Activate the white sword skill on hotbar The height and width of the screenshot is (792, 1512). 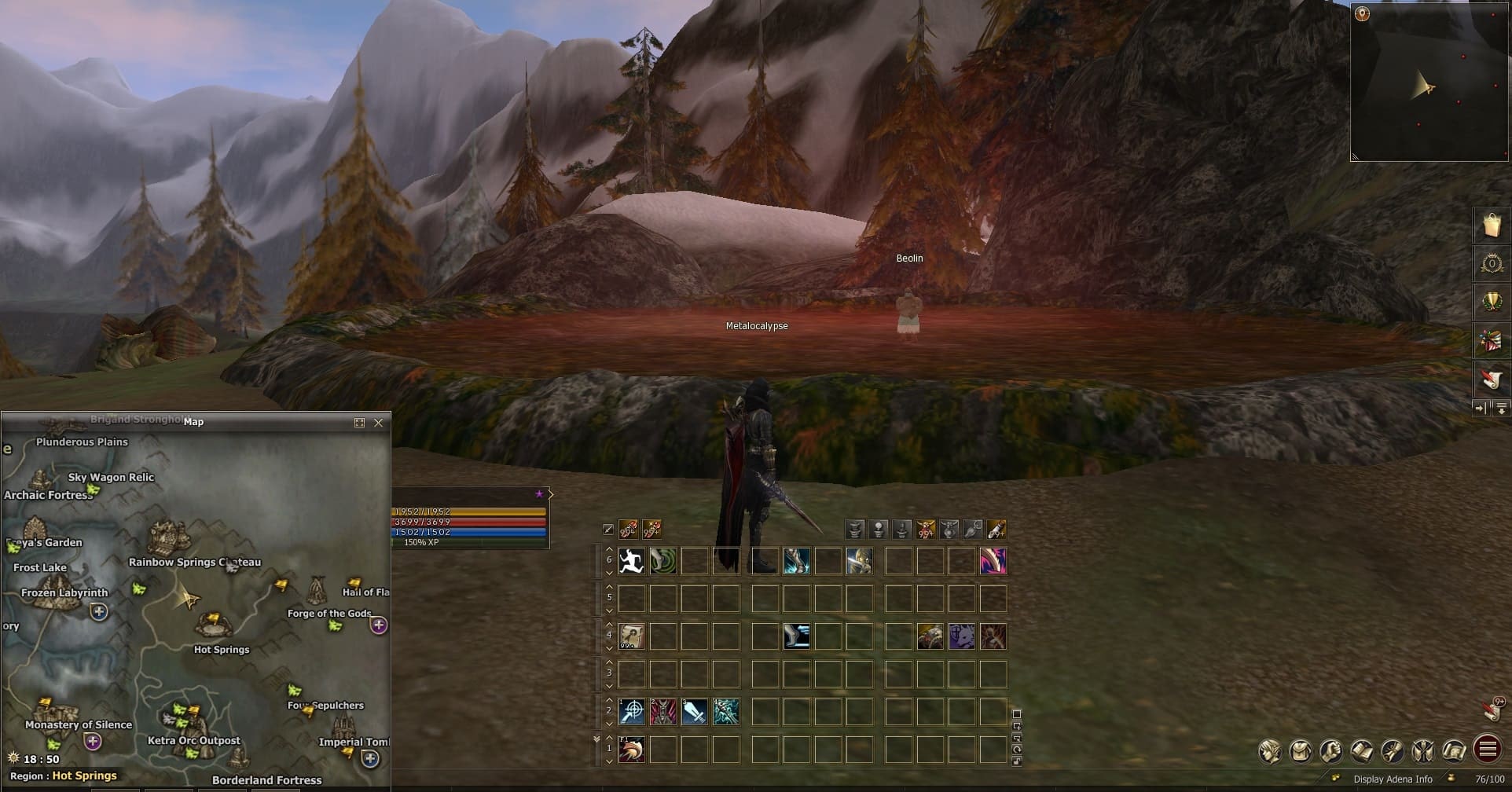[x=694, y=712]
